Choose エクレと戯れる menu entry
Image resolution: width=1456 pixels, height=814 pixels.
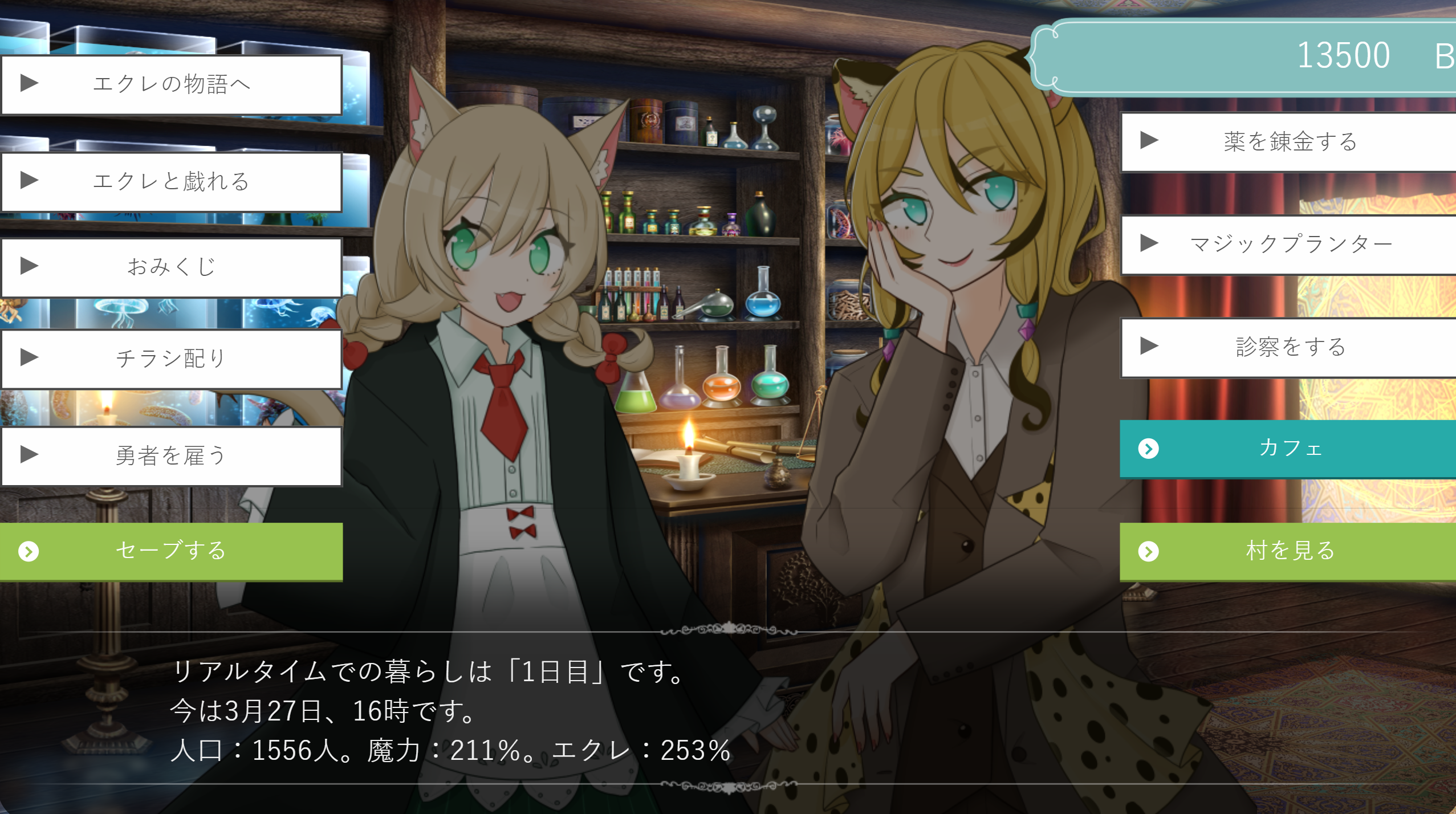click(x=171, y=182)
